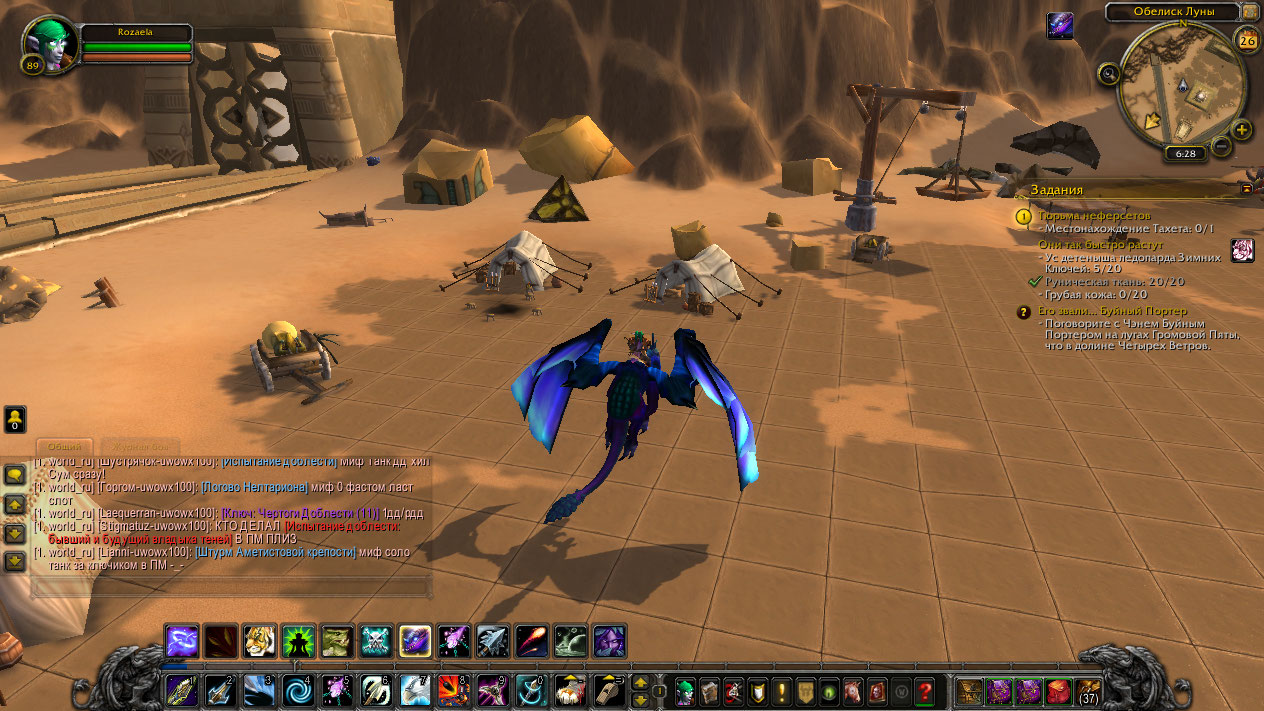This screenshot has width=1264, height=711.
Task: Click the mount buff icon near minimap
Action: (x=1060, y=26)
